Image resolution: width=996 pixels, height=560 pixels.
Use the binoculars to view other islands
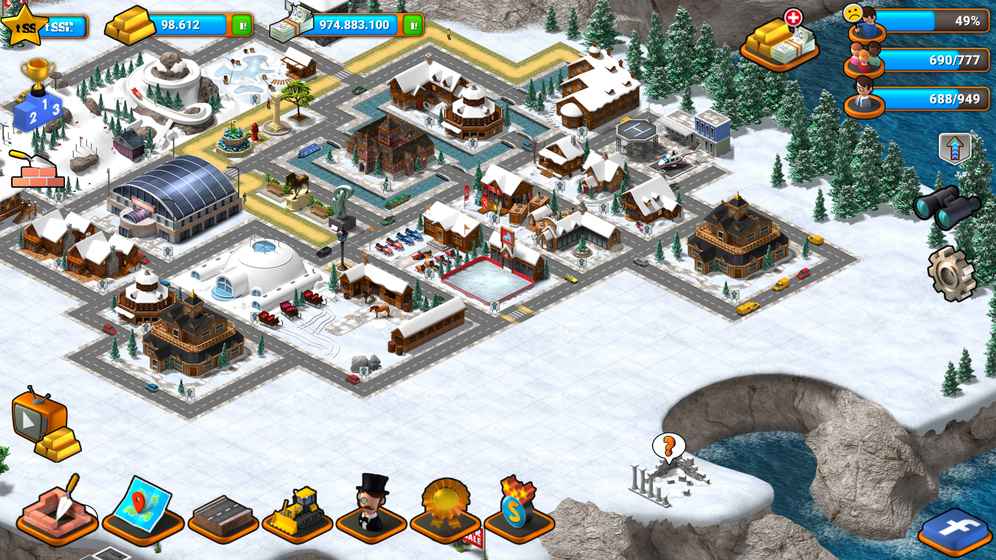coord(946,207)
